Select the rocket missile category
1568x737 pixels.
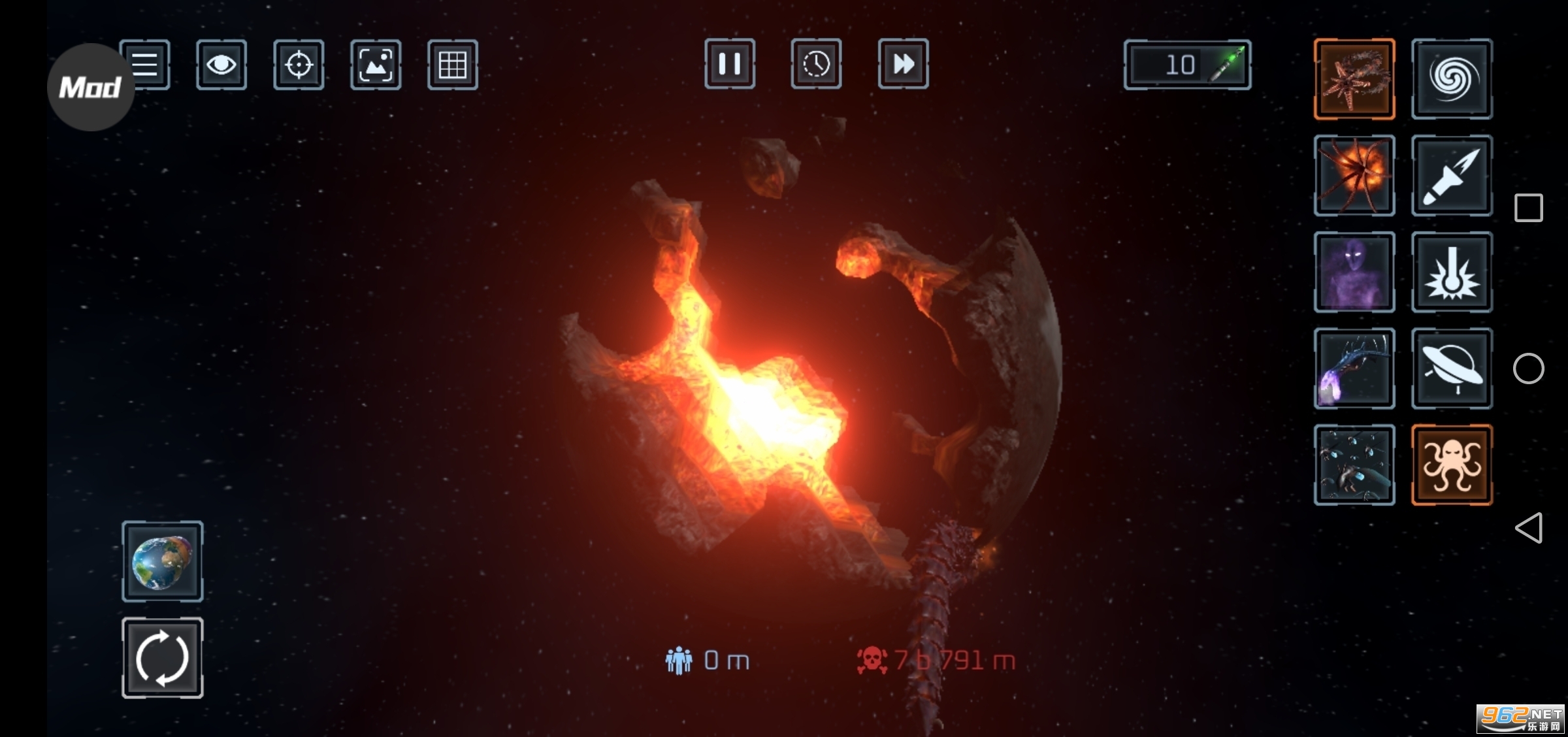[x=1452, y=176]
